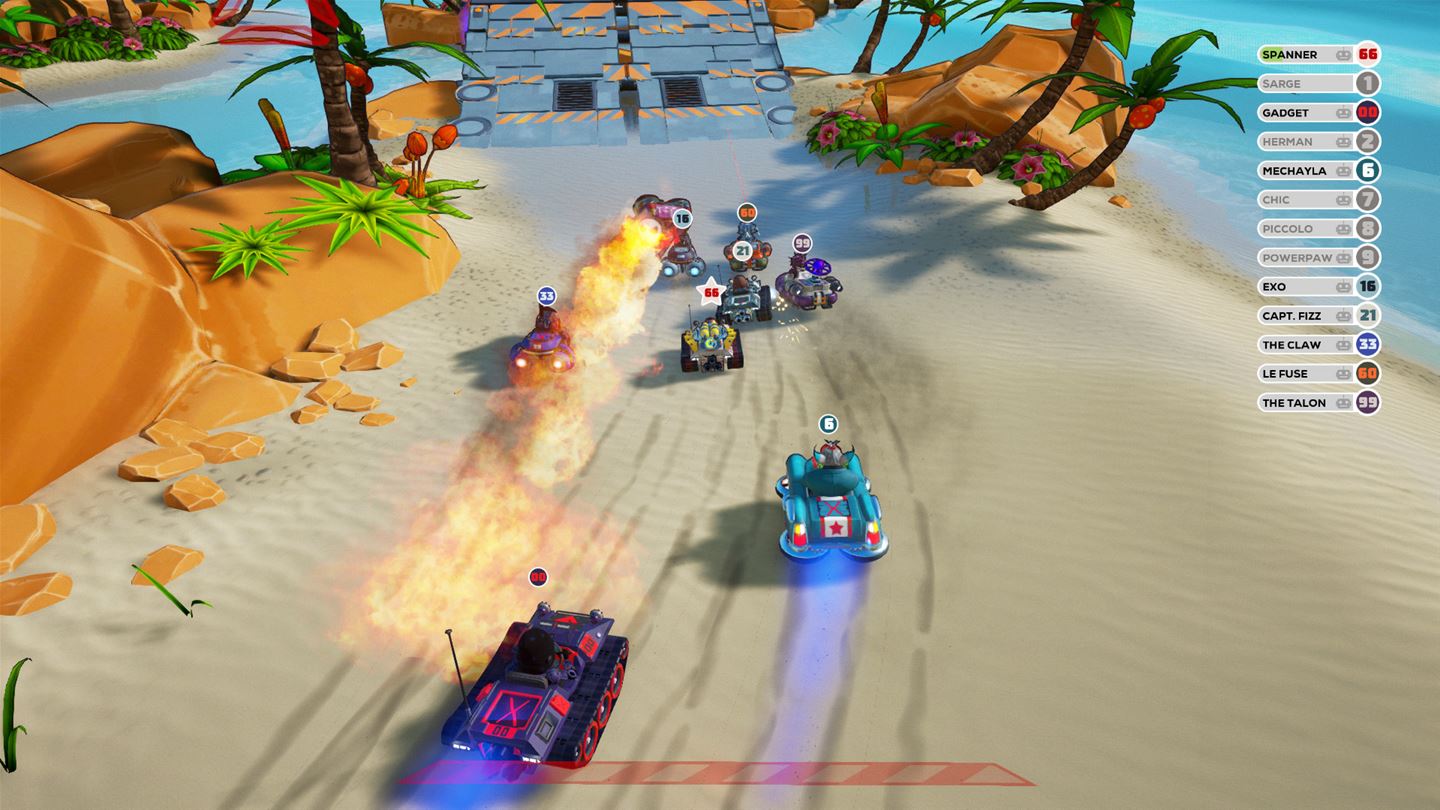This screenshot has width=1440, height=810.
Task: Select the robot icon beside GADGET
Action: click(x=1341, y=112)
